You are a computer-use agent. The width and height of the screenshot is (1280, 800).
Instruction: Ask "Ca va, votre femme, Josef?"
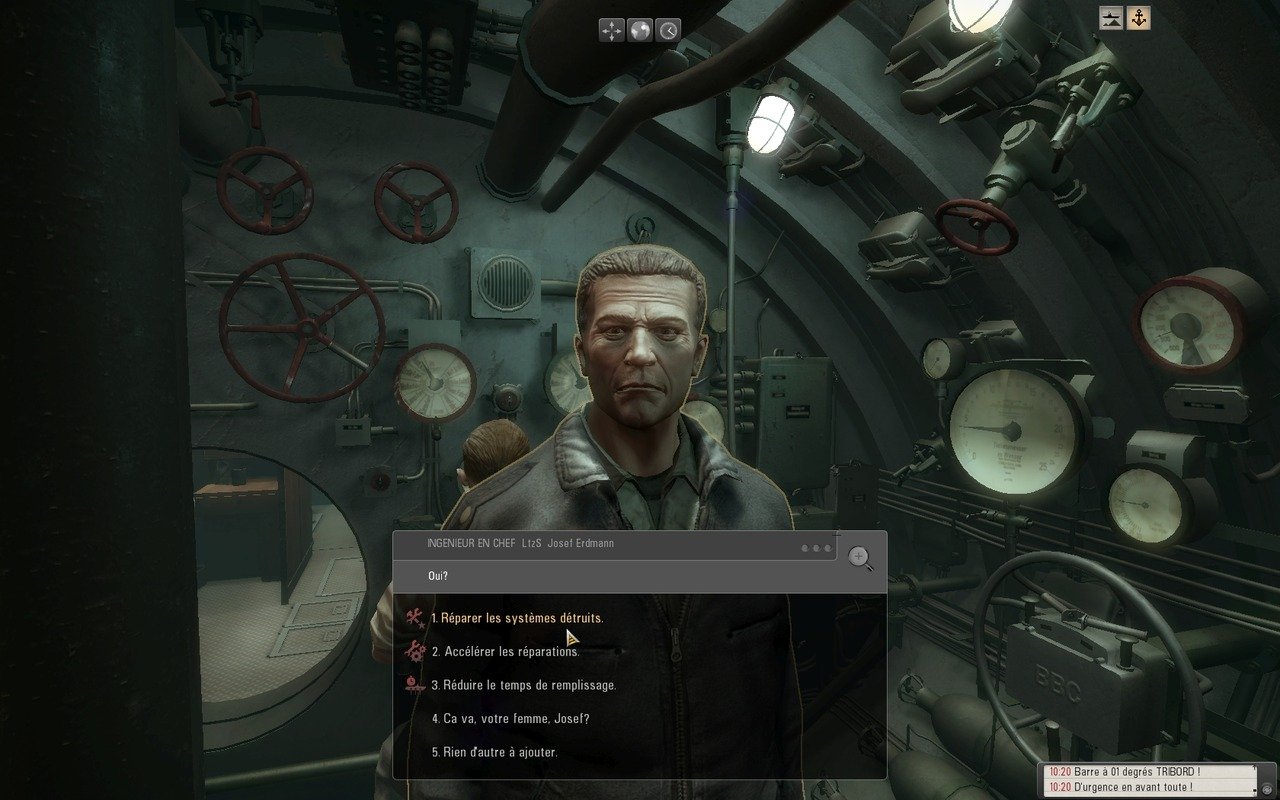click(510, 718)
